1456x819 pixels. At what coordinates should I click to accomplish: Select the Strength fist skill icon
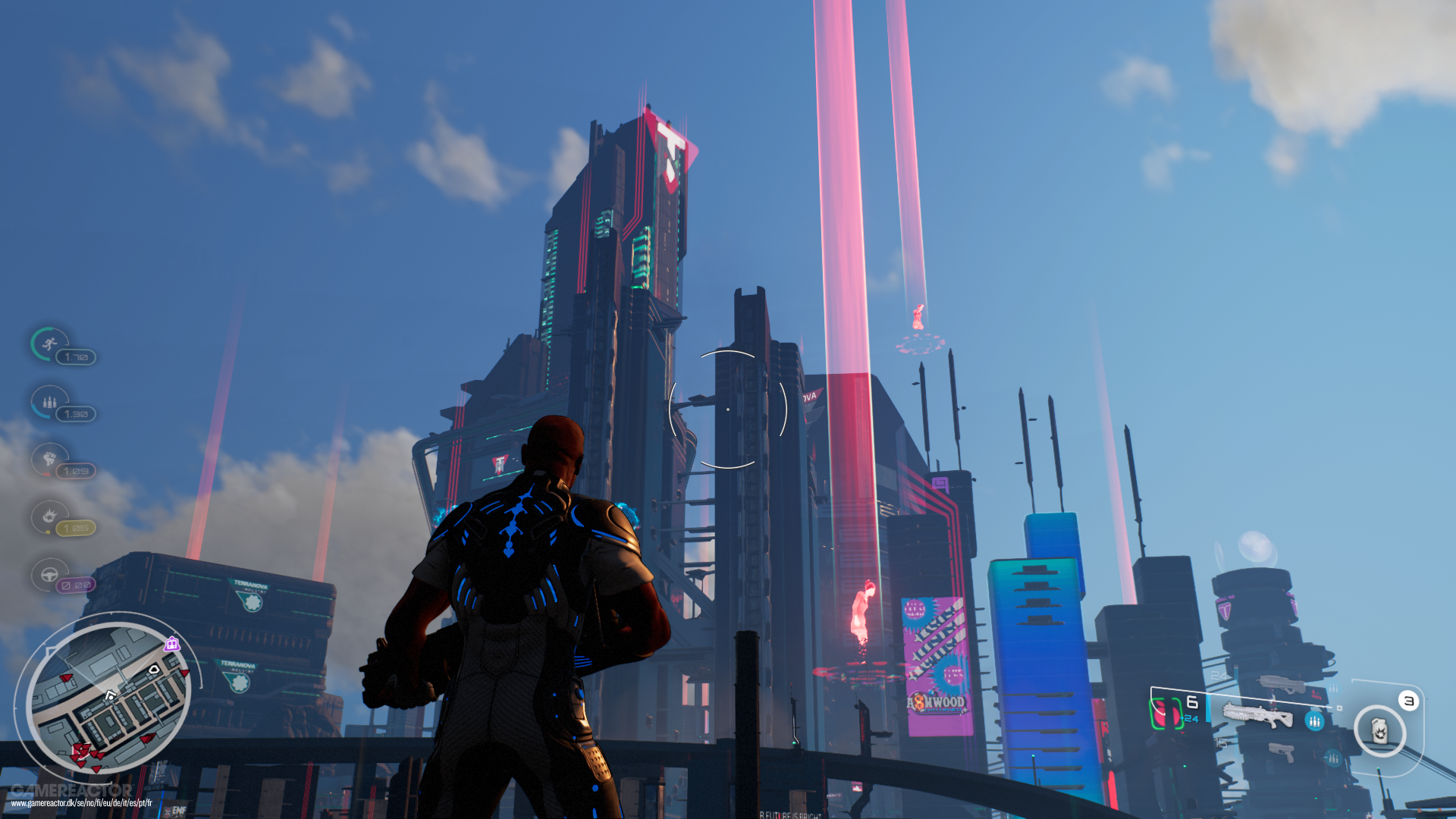pyautogui.click(x=49, y=460)
